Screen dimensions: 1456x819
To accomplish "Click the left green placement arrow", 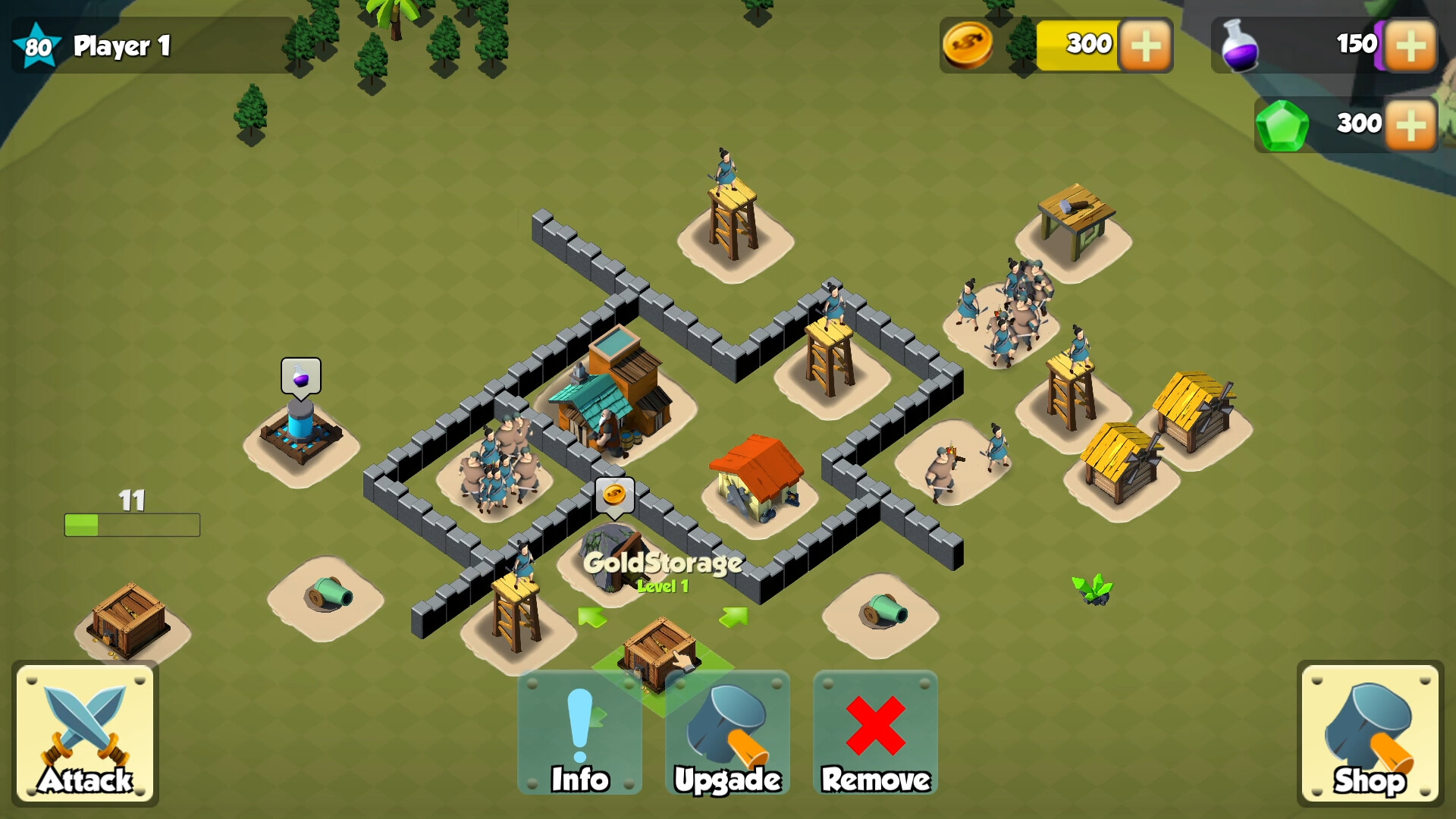I will pos(591,616).
